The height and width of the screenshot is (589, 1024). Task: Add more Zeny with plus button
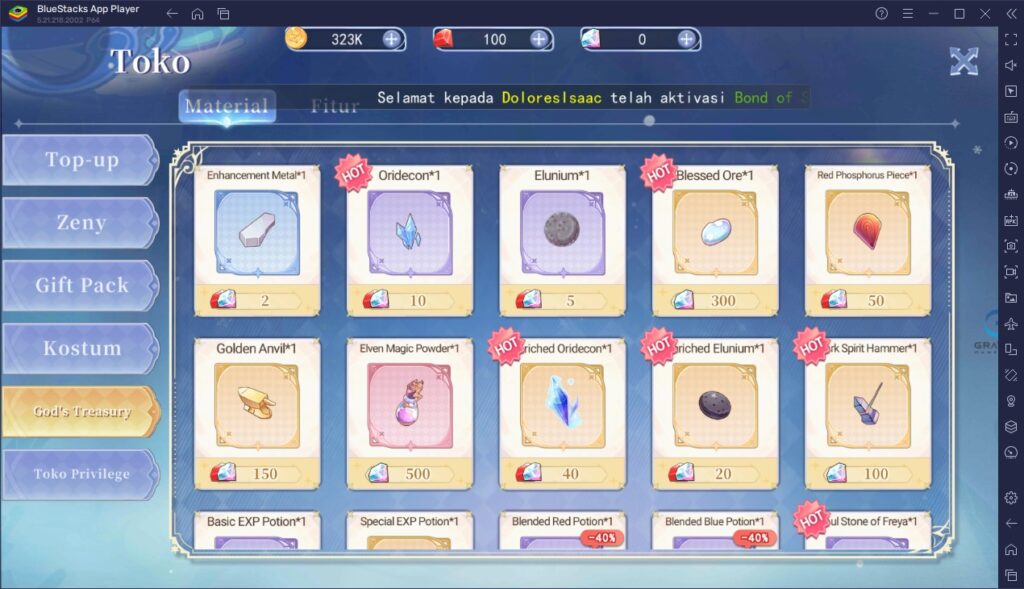391,40
